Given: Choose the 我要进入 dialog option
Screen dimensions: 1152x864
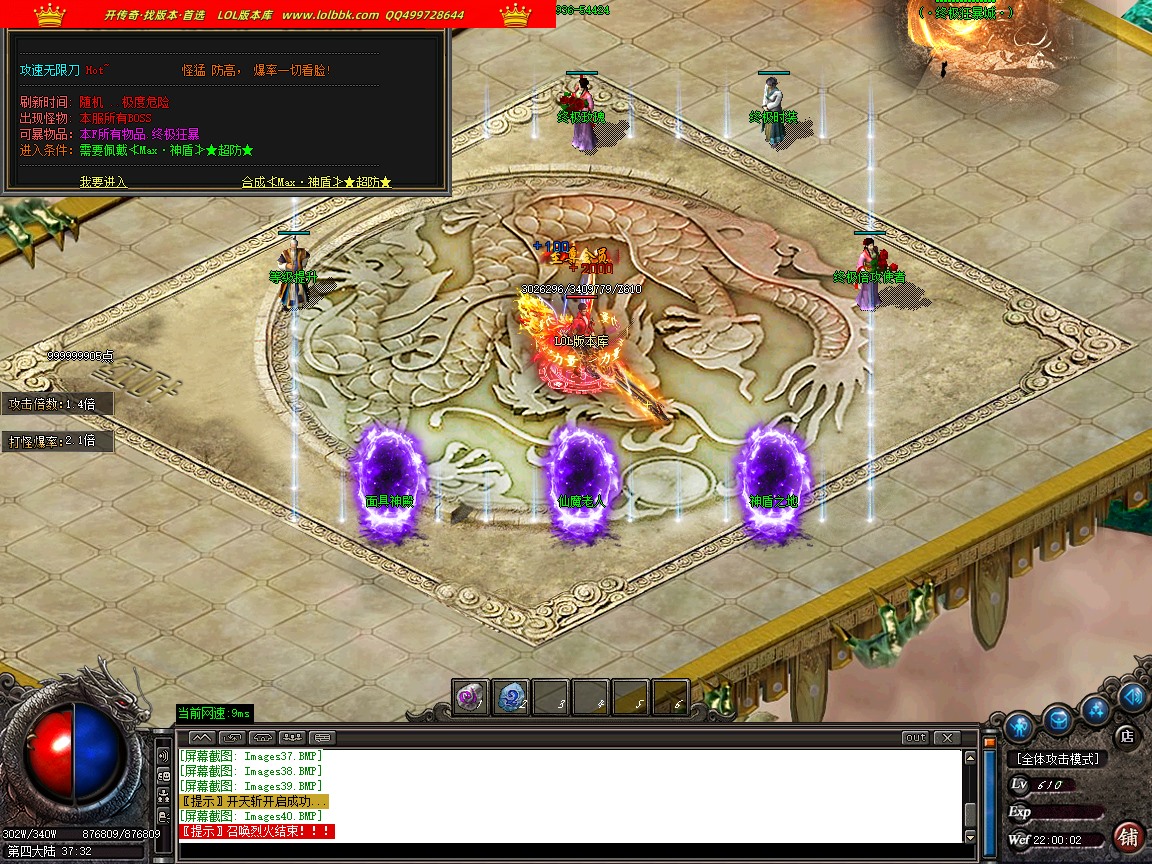Looking at the screenshot, I should 103,182.
